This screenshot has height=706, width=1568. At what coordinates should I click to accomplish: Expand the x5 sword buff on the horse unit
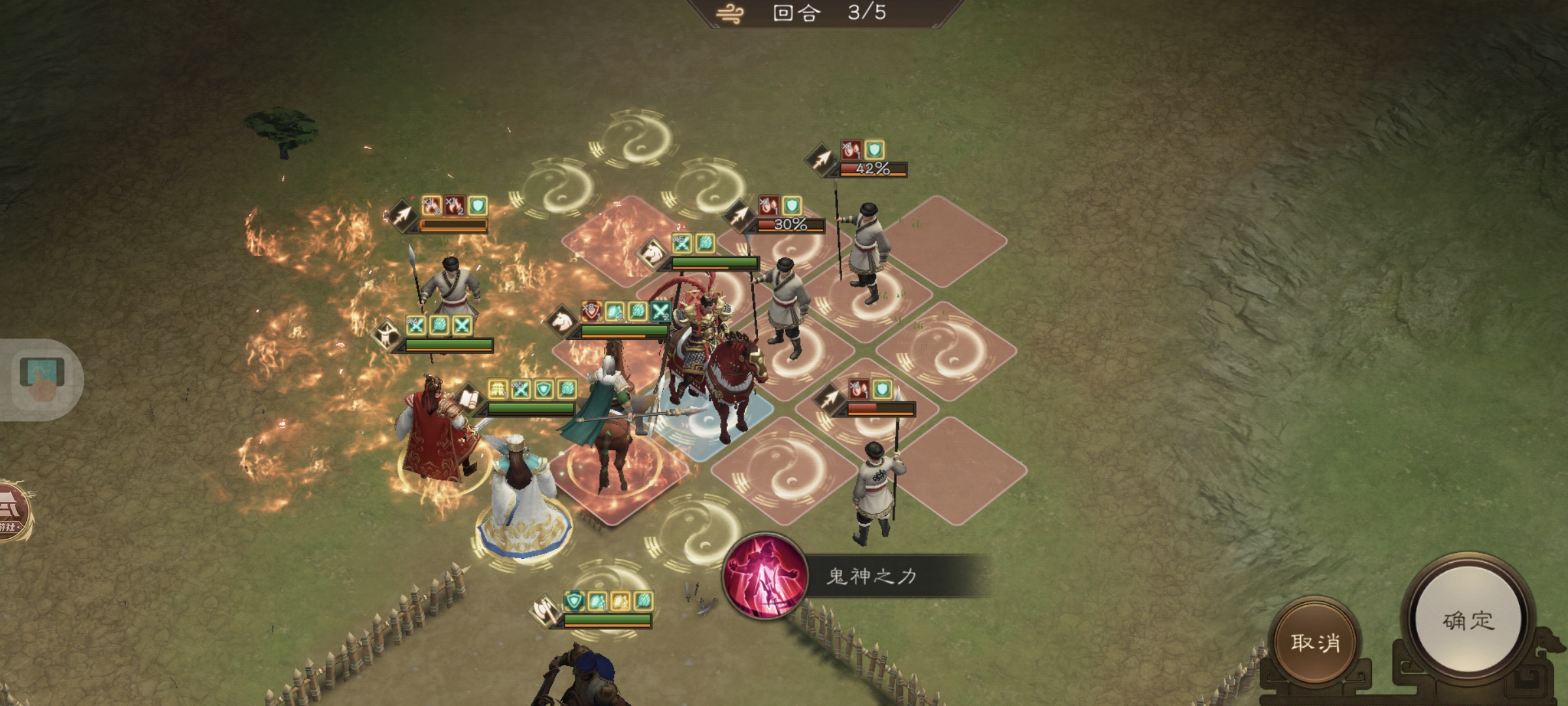(682, 243)
